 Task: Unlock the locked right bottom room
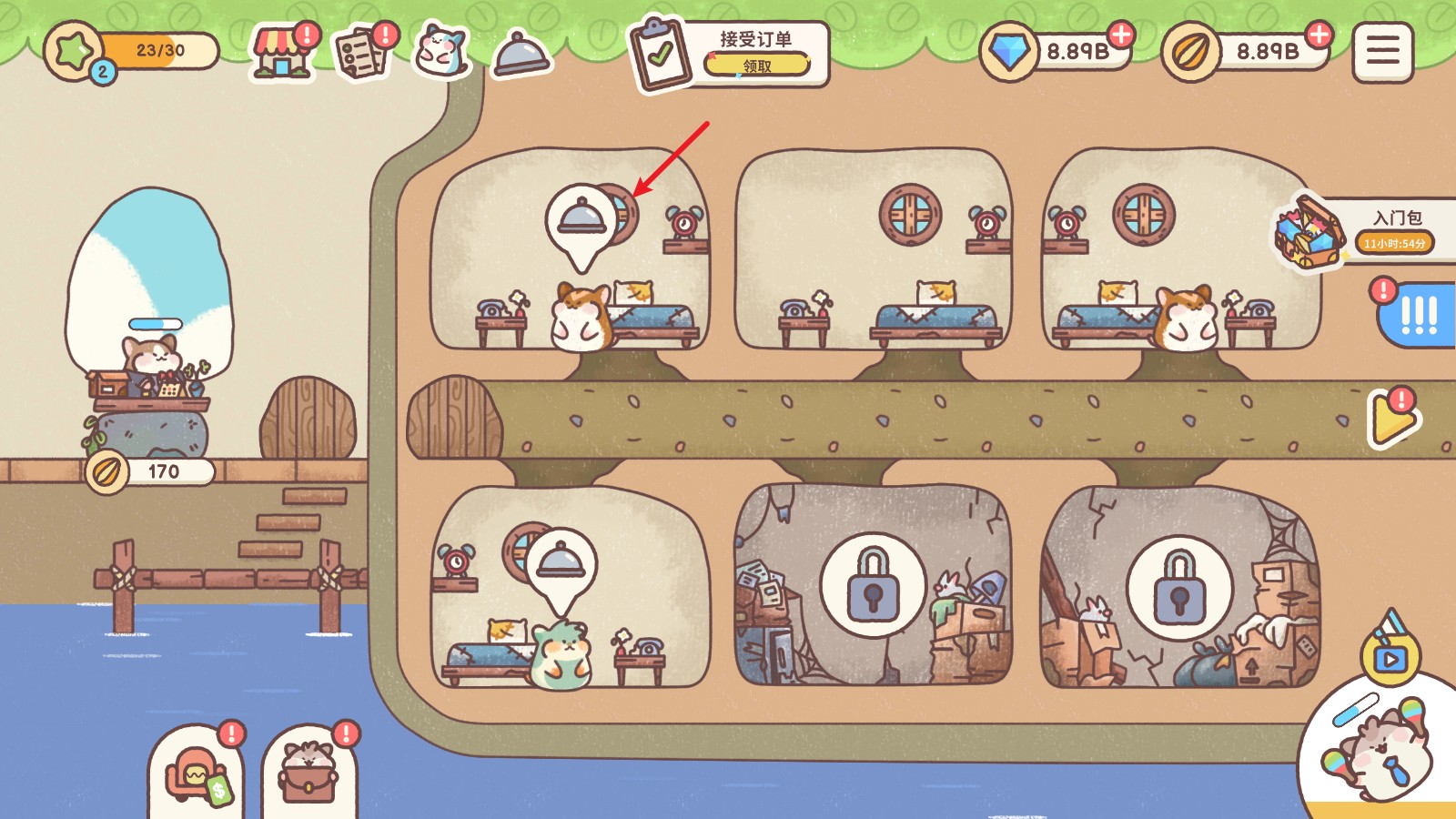click(1179, 588)
